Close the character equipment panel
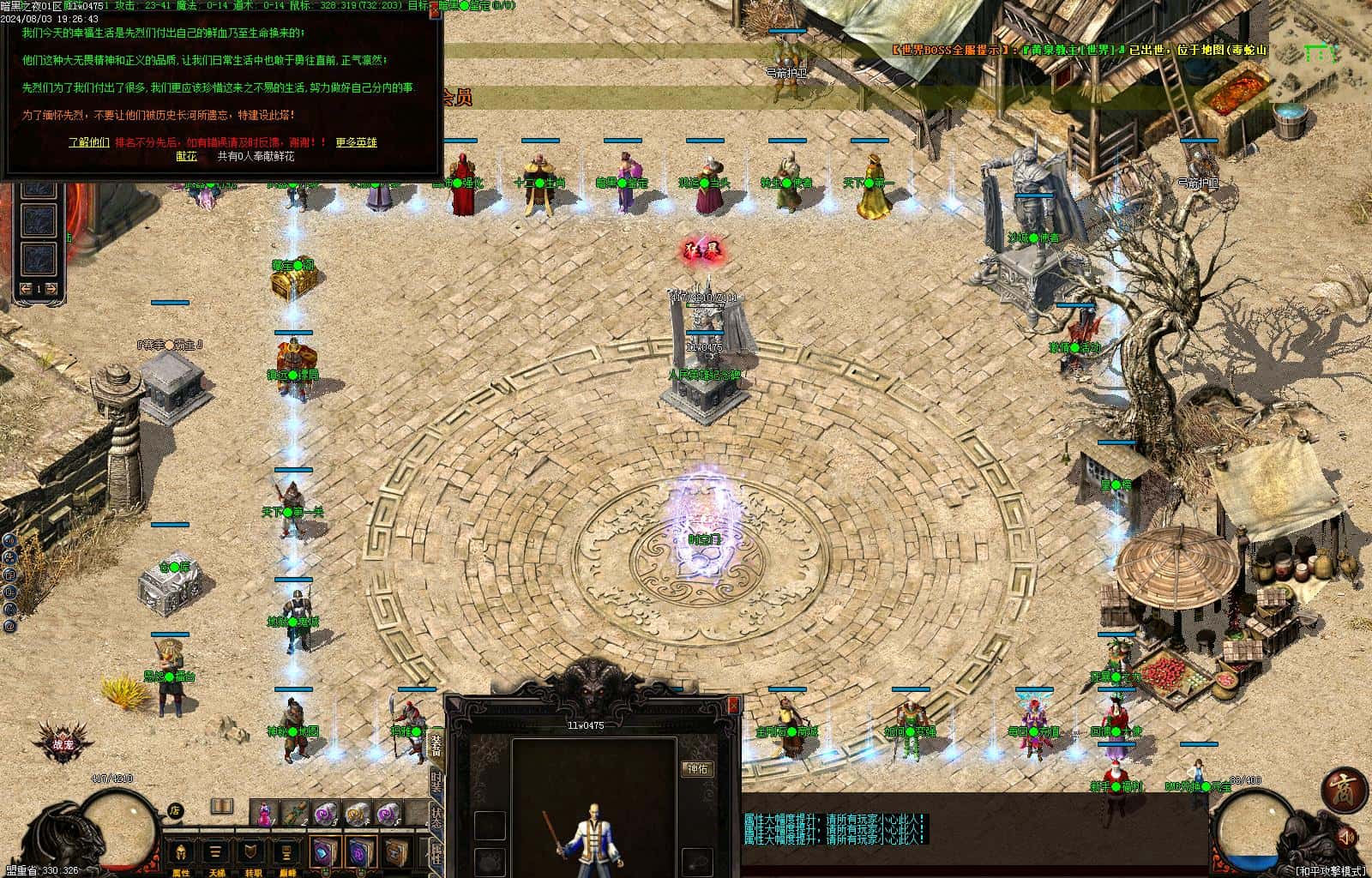The image size is (1372, 878). point(733,705)
